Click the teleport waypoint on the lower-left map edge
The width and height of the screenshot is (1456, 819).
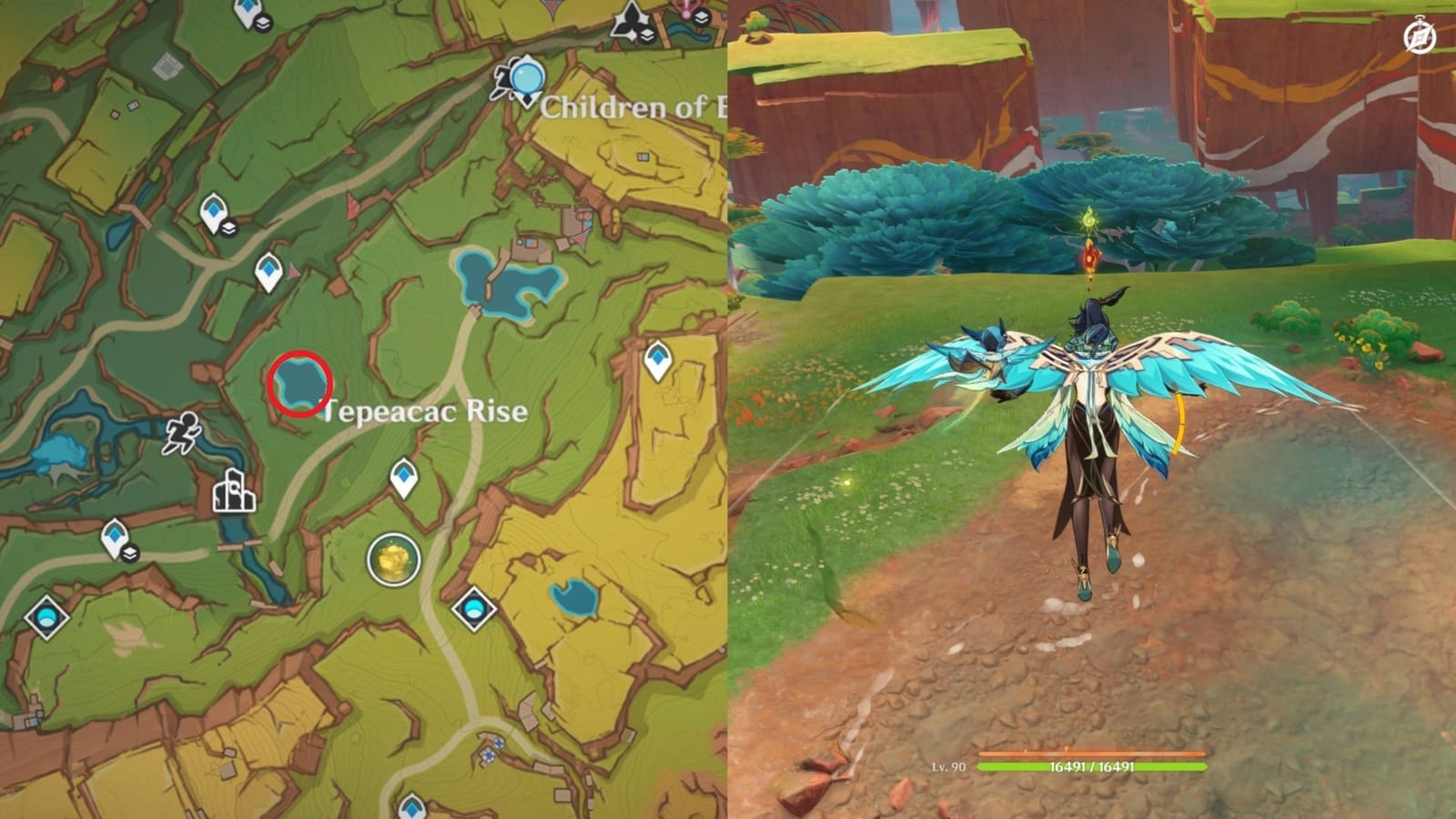tap(116, 535)
